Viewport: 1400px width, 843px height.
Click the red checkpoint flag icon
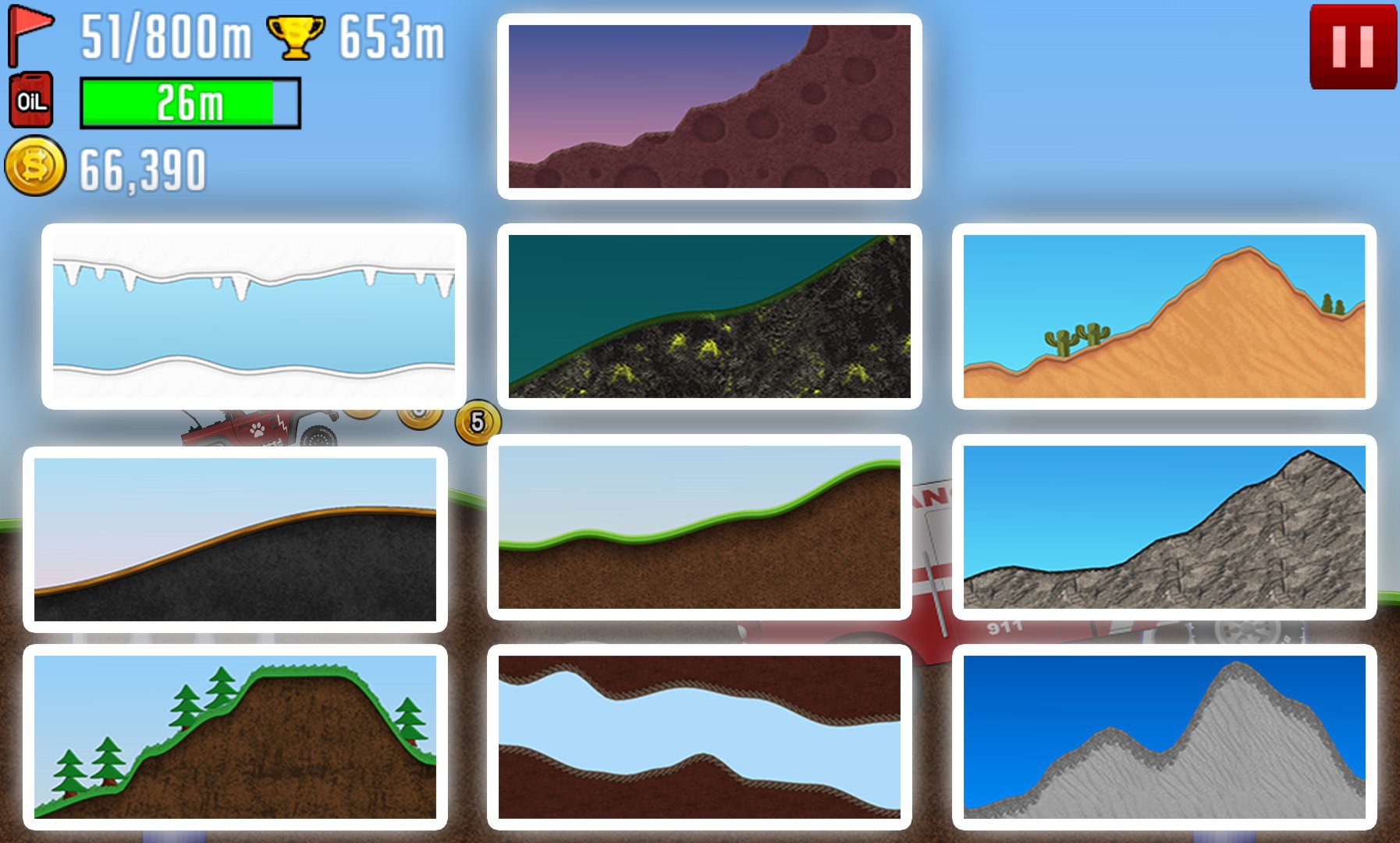[x=24, y=38]
